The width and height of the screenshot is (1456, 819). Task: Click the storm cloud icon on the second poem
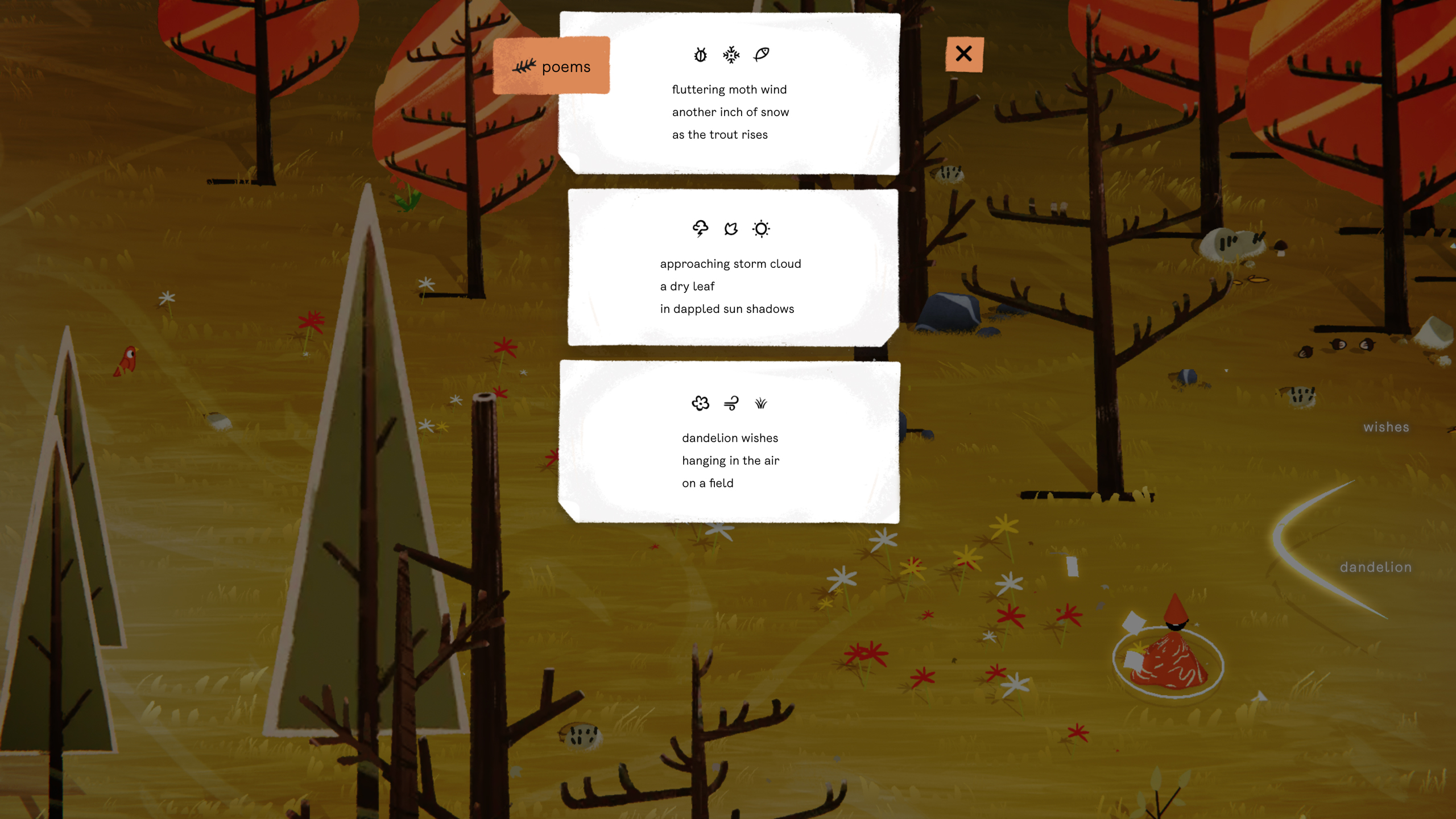[x=700, y=229]
